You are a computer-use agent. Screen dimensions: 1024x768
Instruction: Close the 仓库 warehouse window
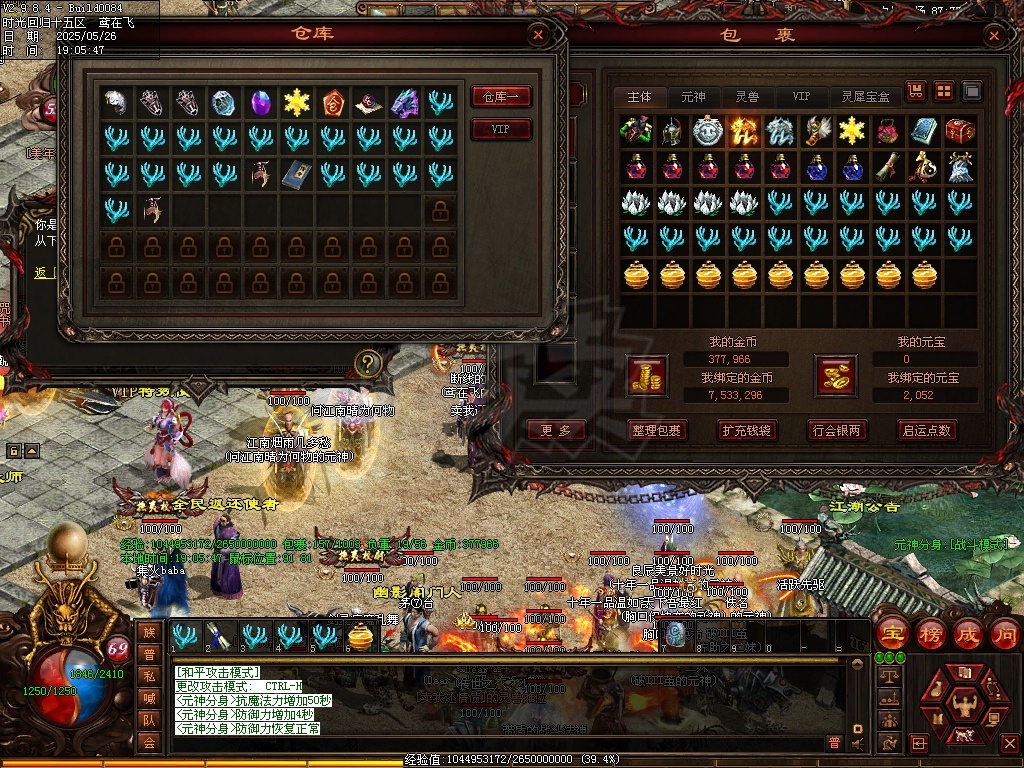pos(539,36)
